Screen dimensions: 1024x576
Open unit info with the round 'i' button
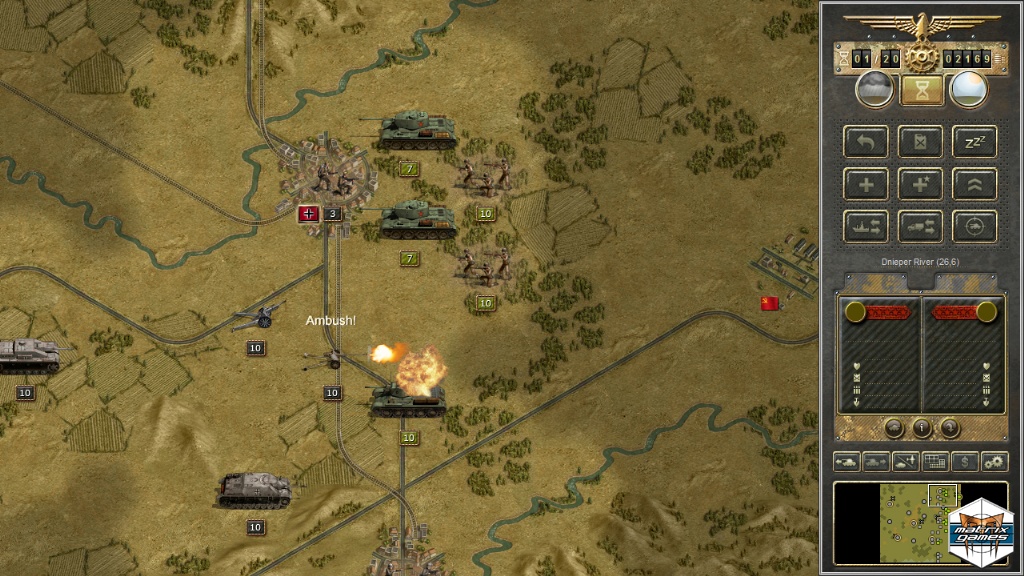click(x=921, y=428)
